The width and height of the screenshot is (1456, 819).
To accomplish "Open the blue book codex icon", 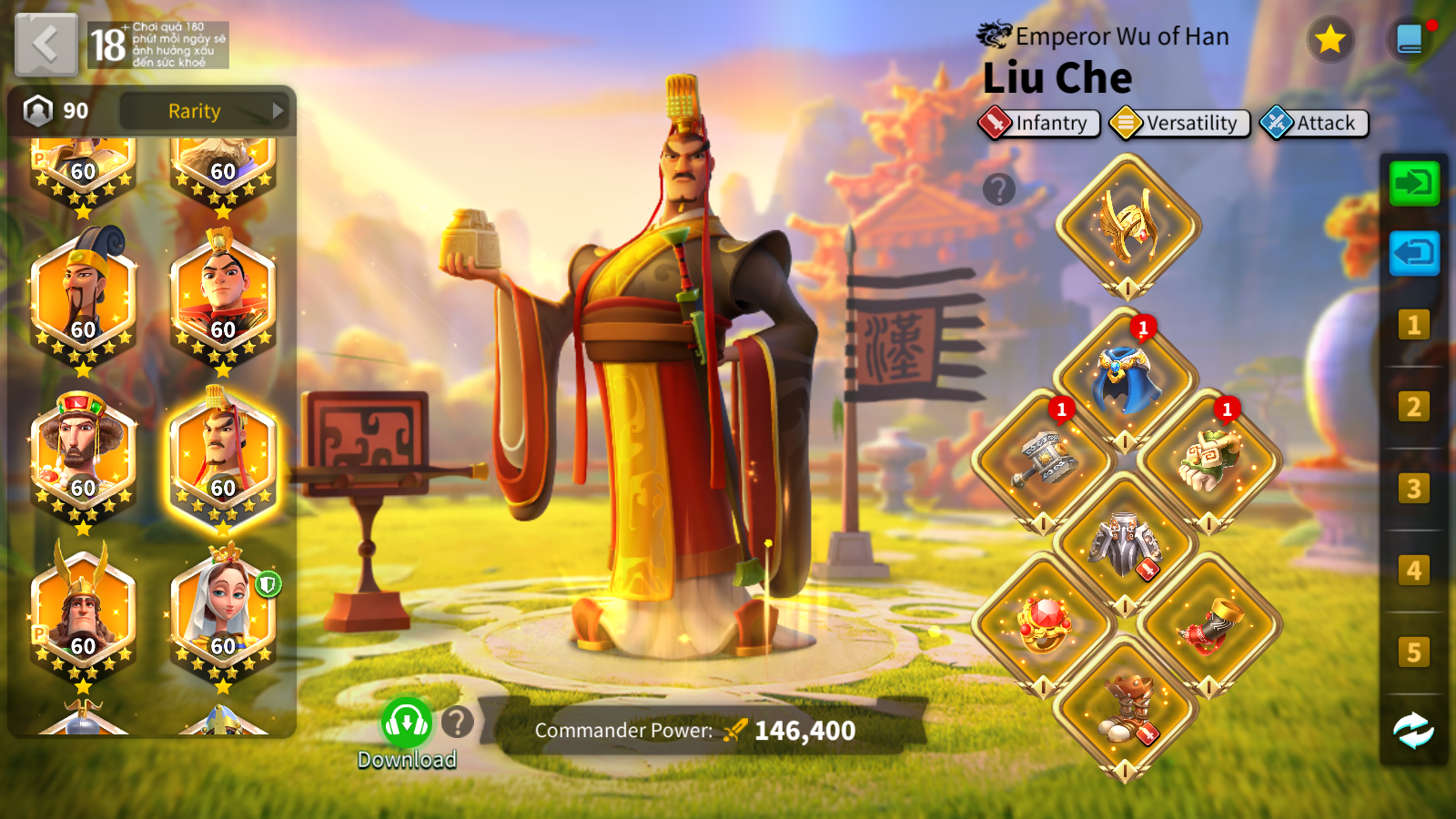I will pyautogui.click(x=1410, y=39).
